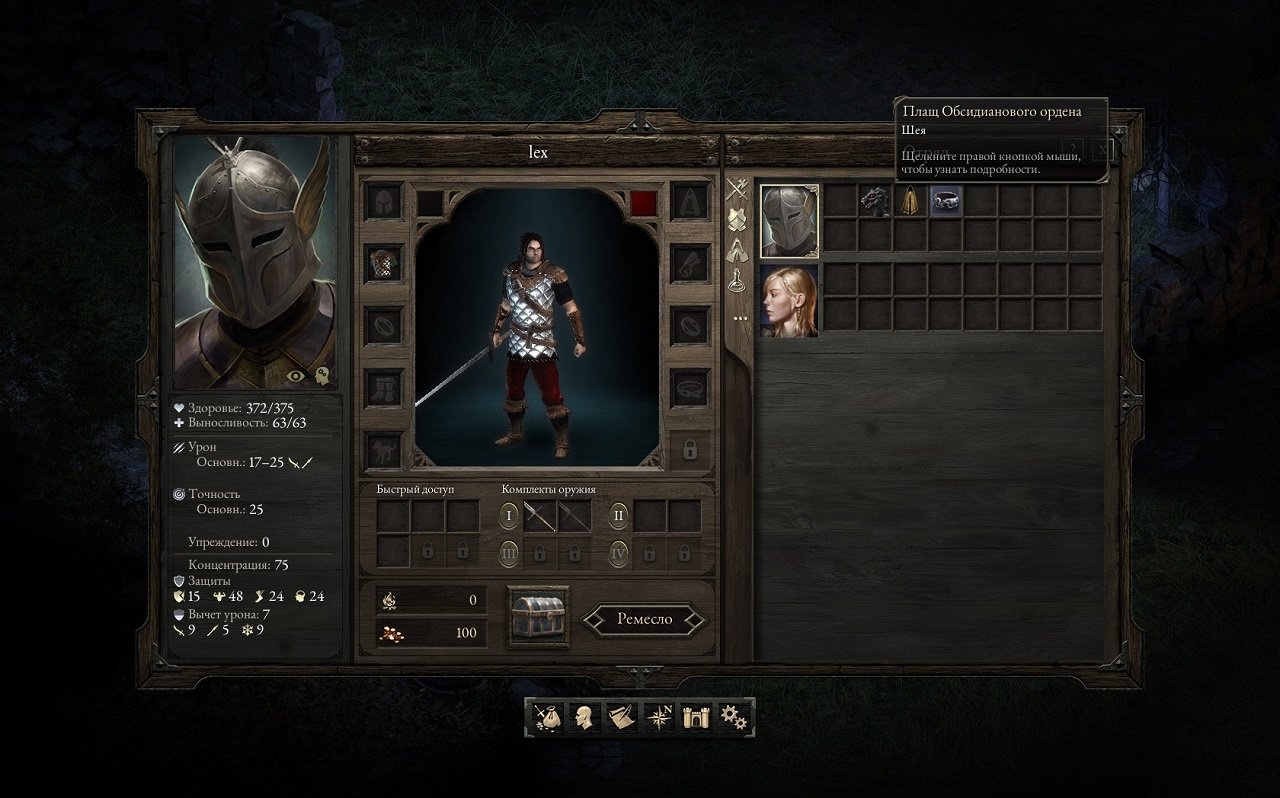The width and height of the screenshot is (1280, 798).
Task: Toggle the lock below weapon set I
Action: point(540,553)
